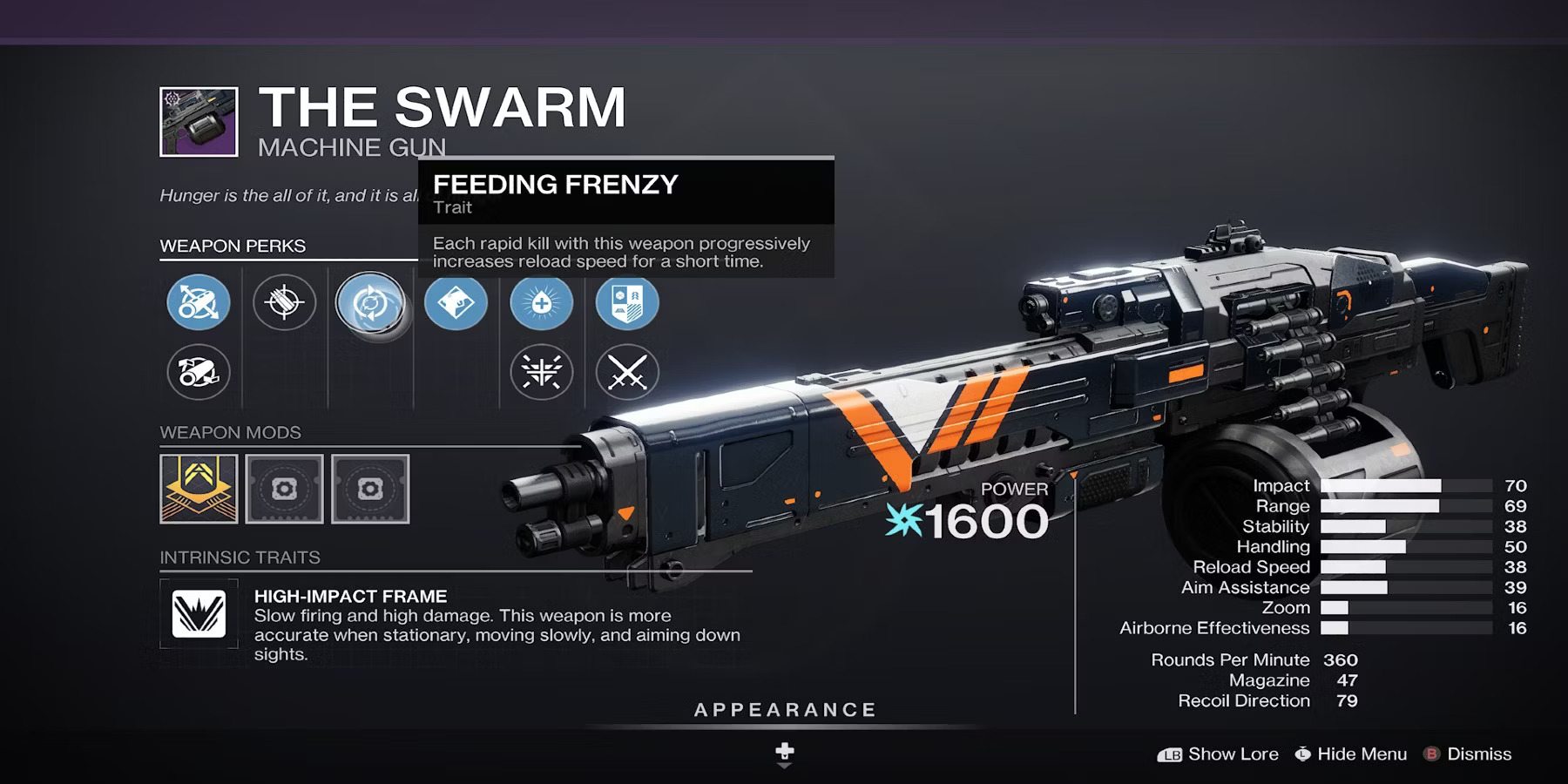Open the masterwork shield perk slot
Screen dimensions: 1568x784
[x=627, y=301]
